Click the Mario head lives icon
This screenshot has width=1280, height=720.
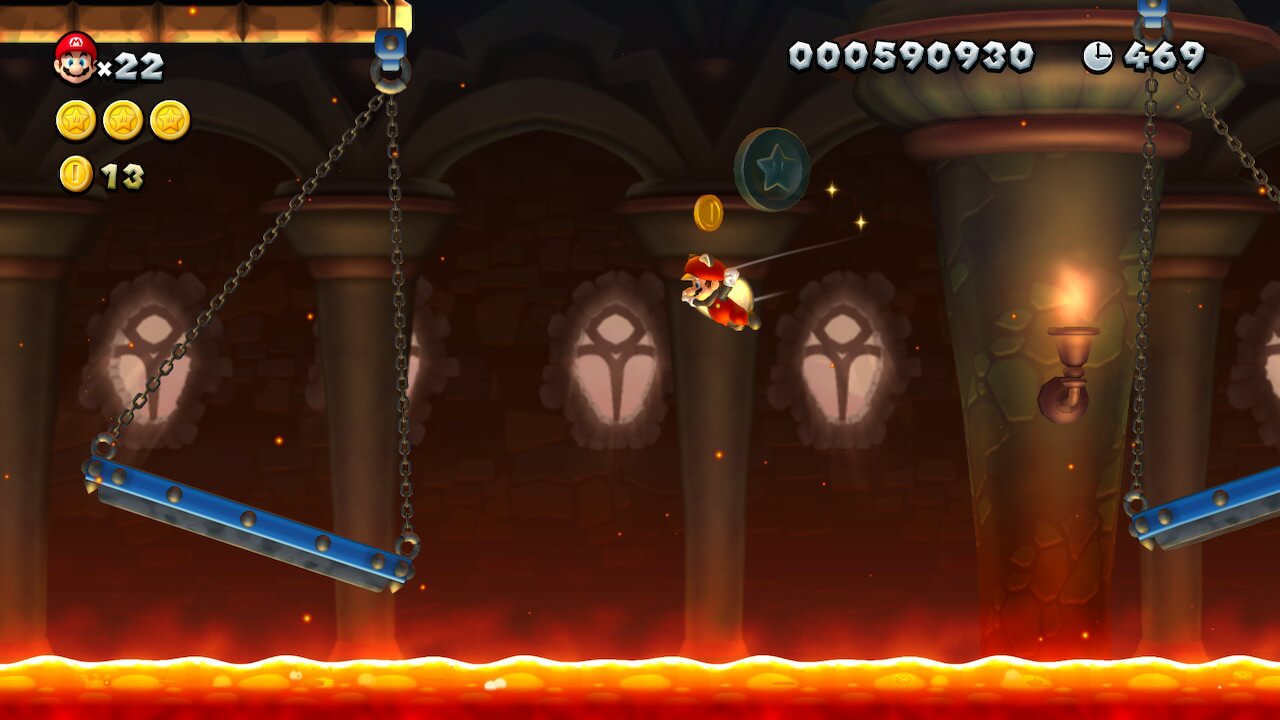pos(75,57)
